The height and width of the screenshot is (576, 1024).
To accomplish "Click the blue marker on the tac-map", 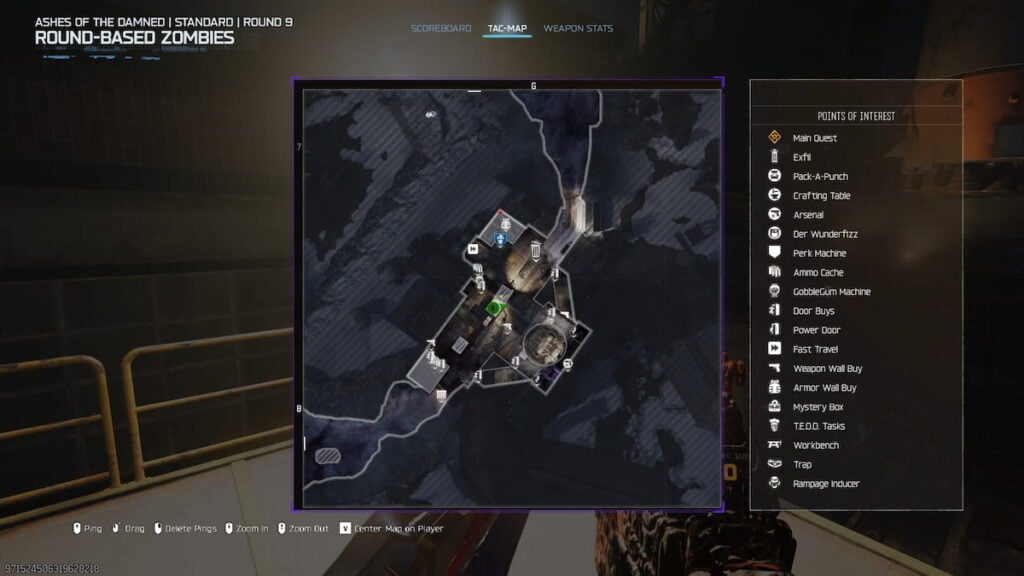I will [500, 238].
